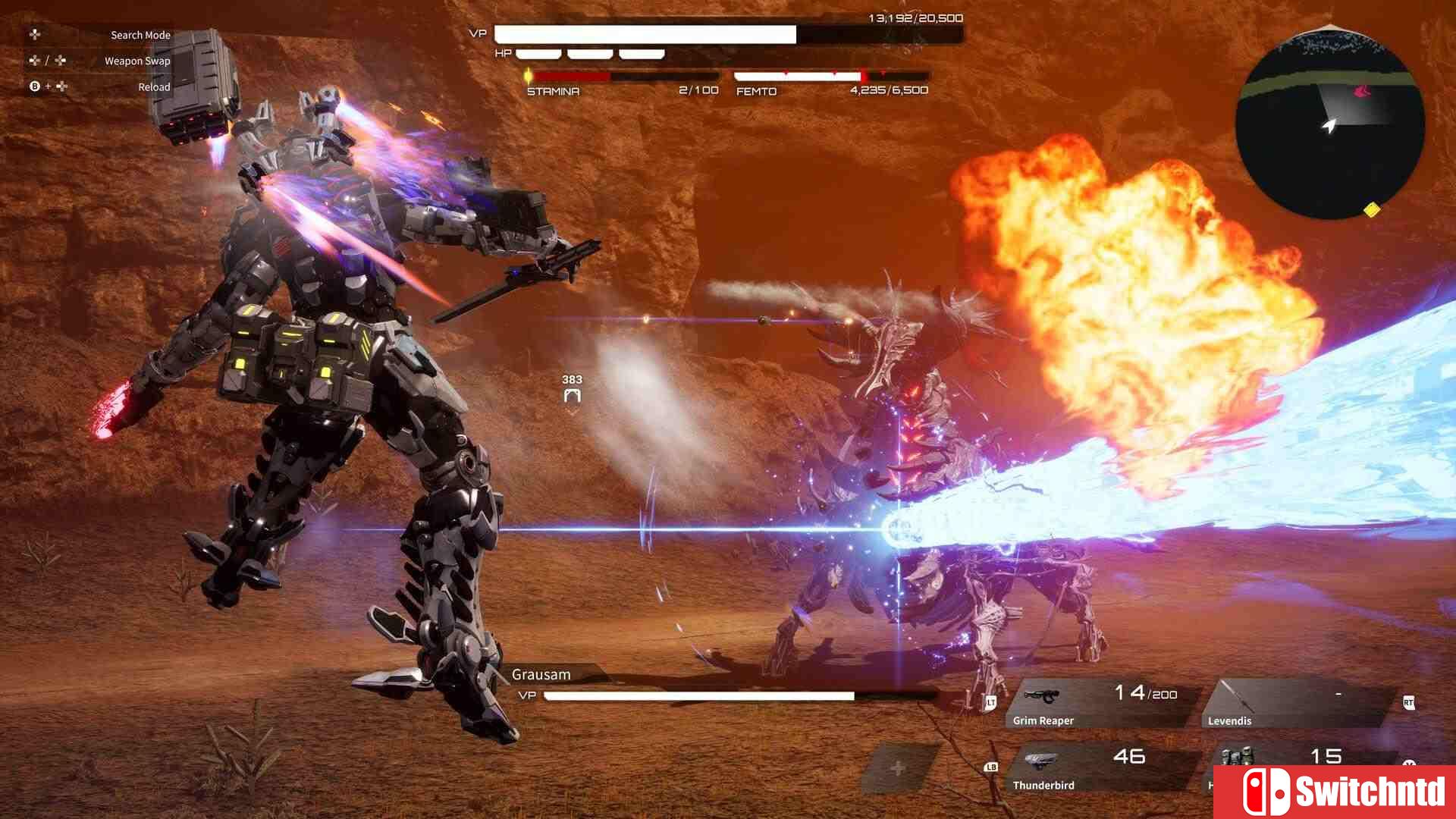Activate Weapon Swap from the controls overlay

[x=137, y=61]
